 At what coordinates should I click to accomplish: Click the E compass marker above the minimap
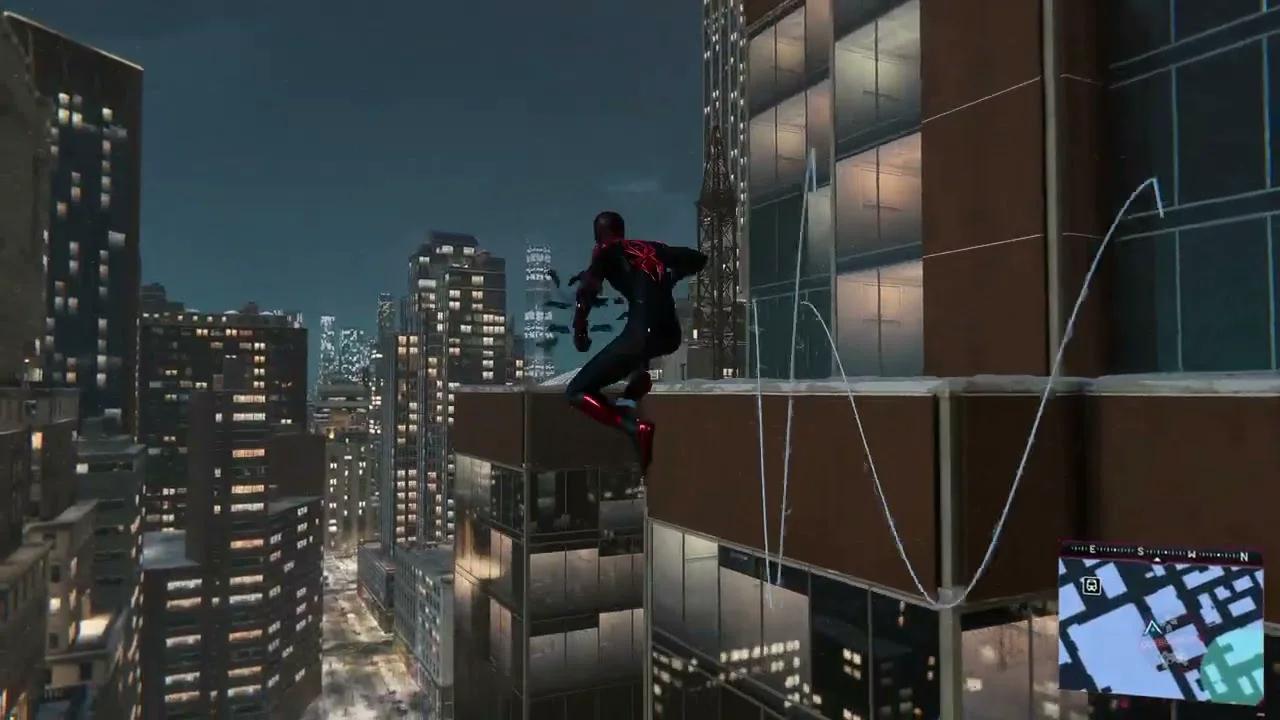point(1092,549)
